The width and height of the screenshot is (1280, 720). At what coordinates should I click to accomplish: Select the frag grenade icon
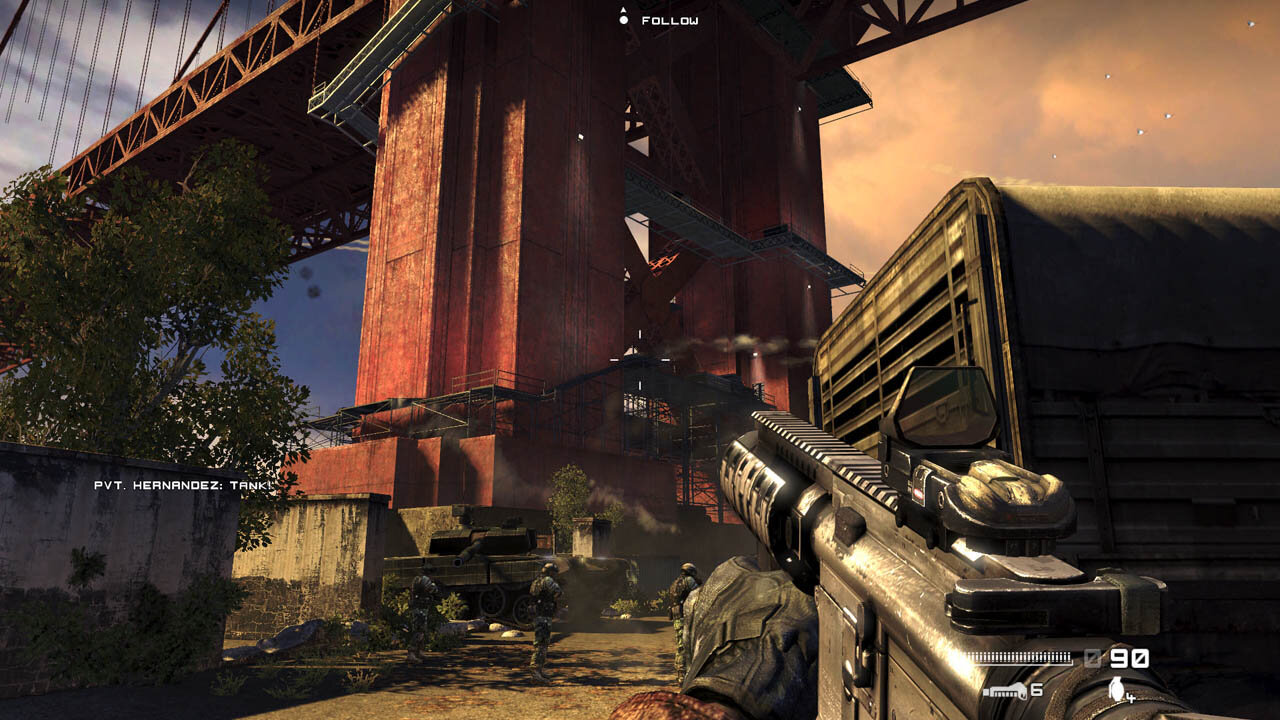(1116, 688)
